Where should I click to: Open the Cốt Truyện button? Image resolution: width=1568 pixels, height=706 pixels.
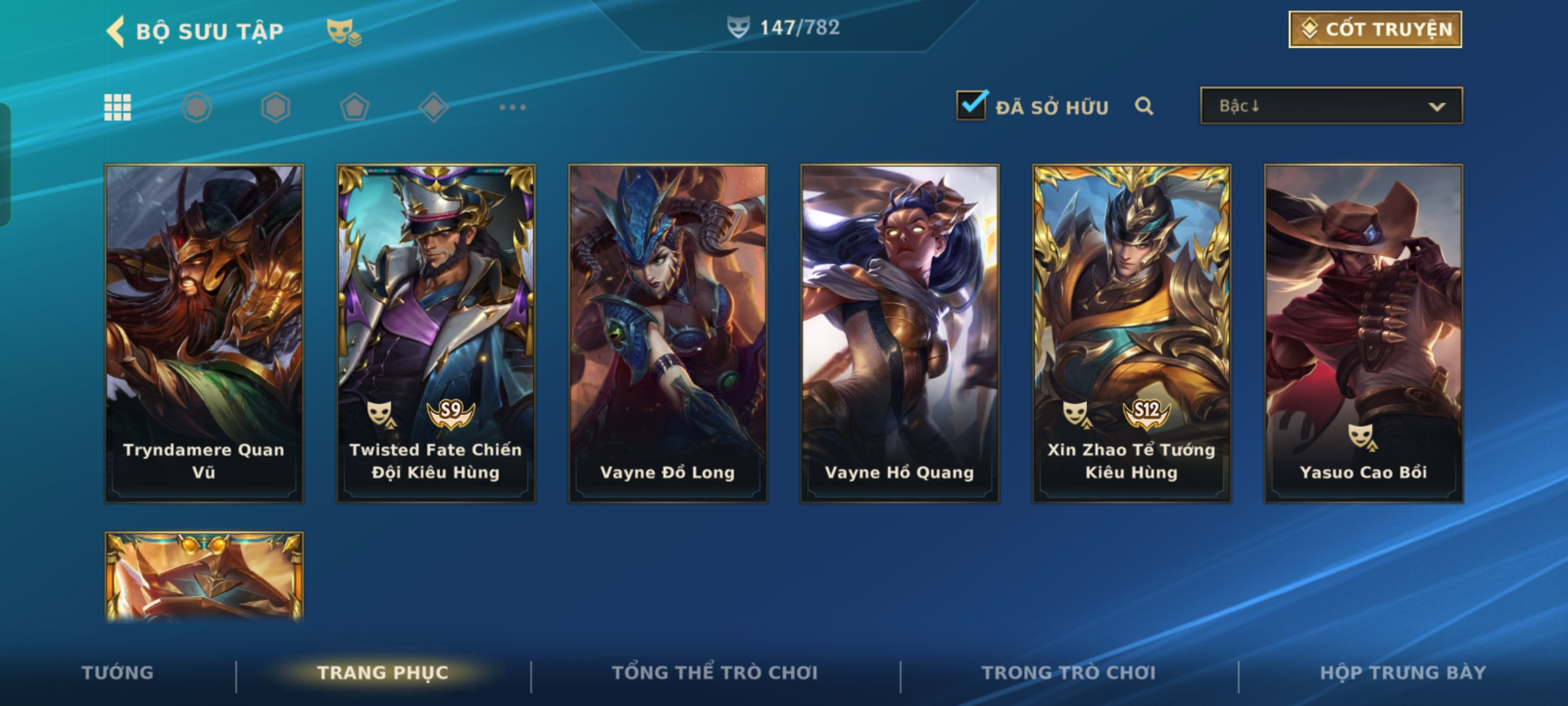click(x=1375, y=29)
